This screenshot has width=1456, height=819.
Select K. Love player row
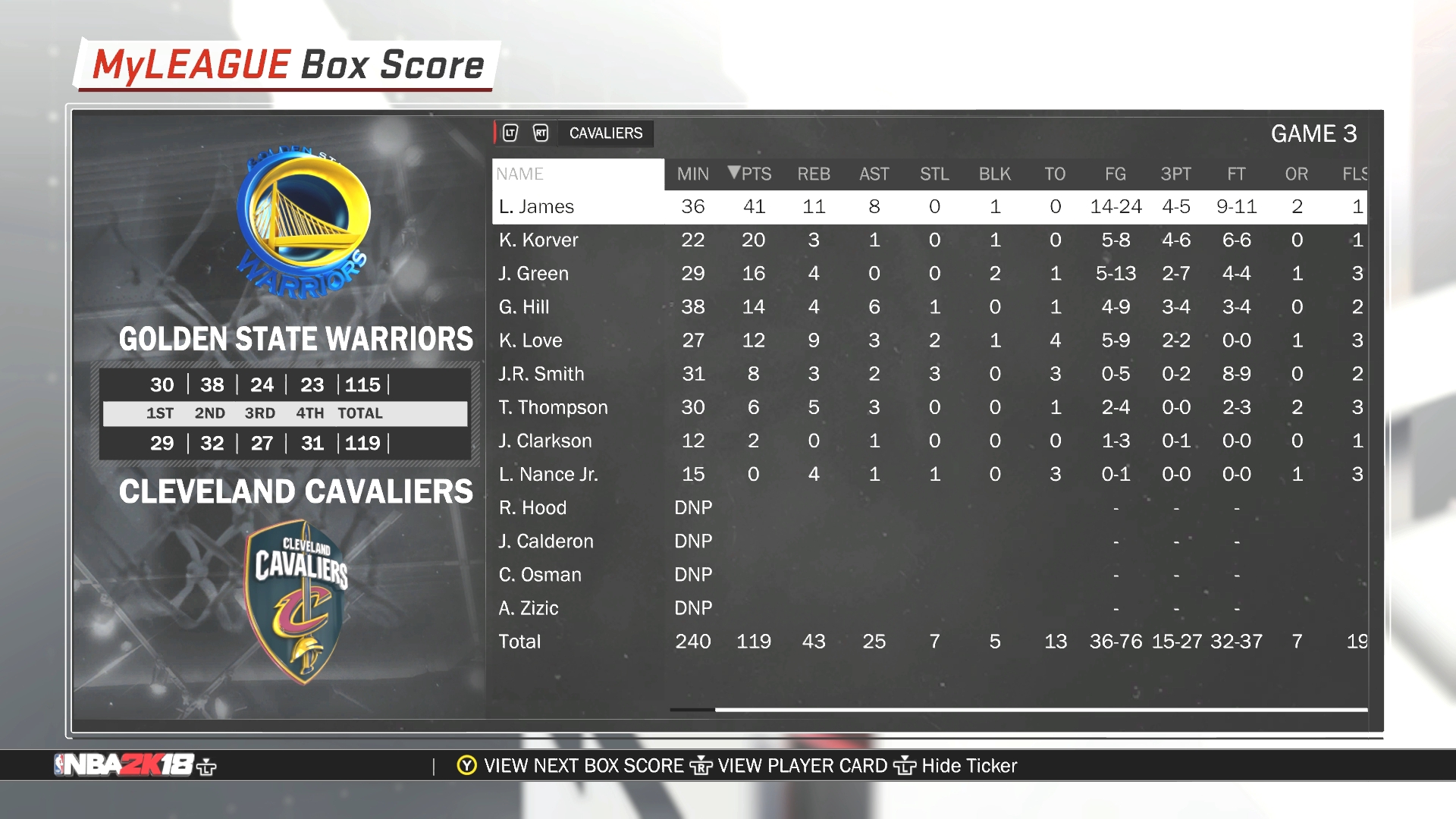[531, 340]
